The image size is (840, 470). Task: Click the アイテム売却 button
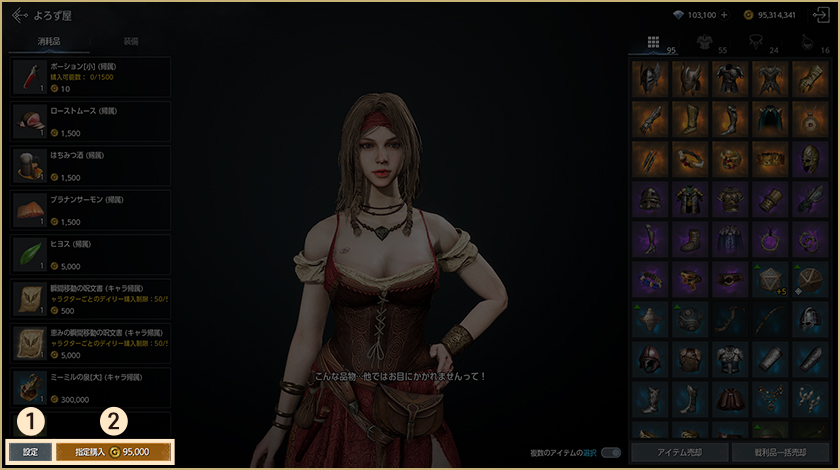pos(679,453)
